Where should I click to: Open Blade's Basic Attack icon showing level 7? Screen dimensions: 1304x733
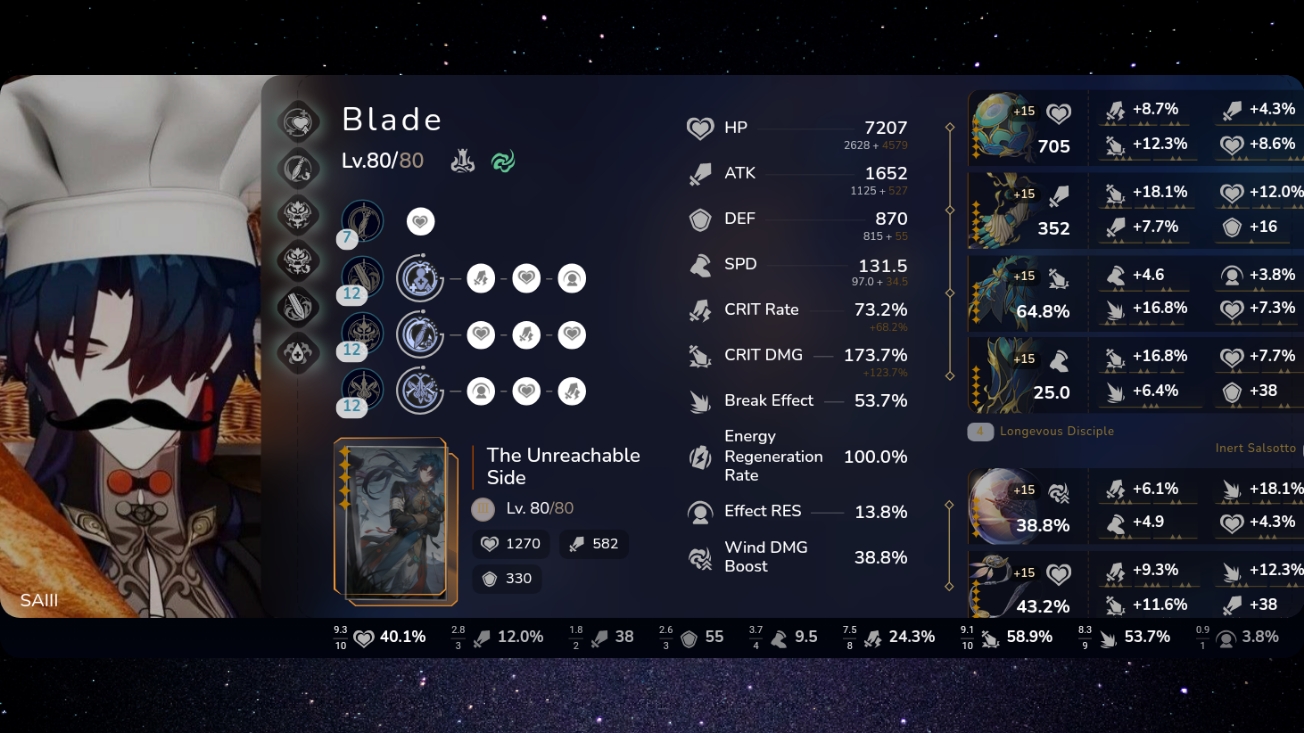tap(362, 222)
